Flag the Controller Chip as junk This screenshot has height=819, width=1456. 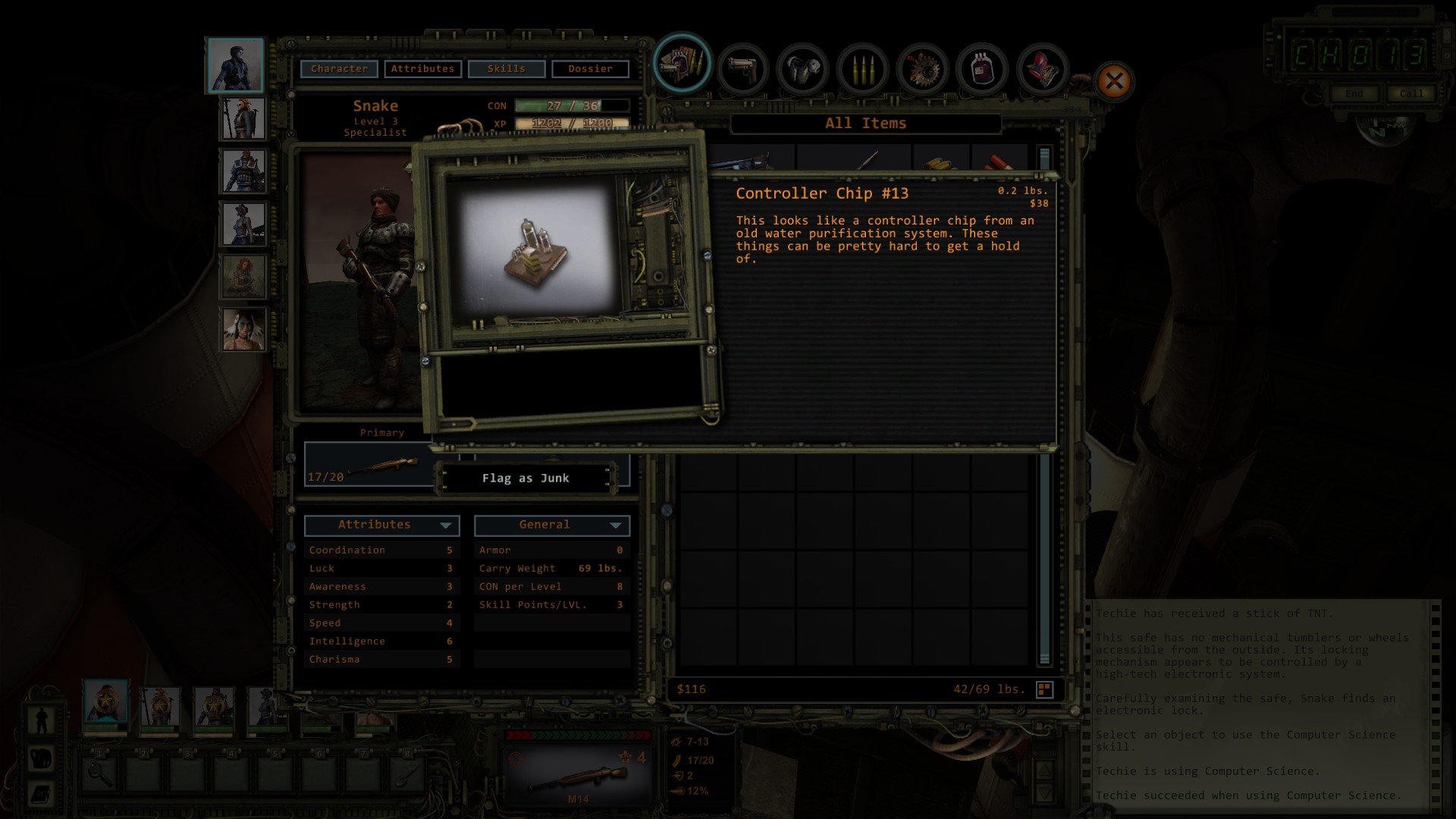tap(526, 479)
